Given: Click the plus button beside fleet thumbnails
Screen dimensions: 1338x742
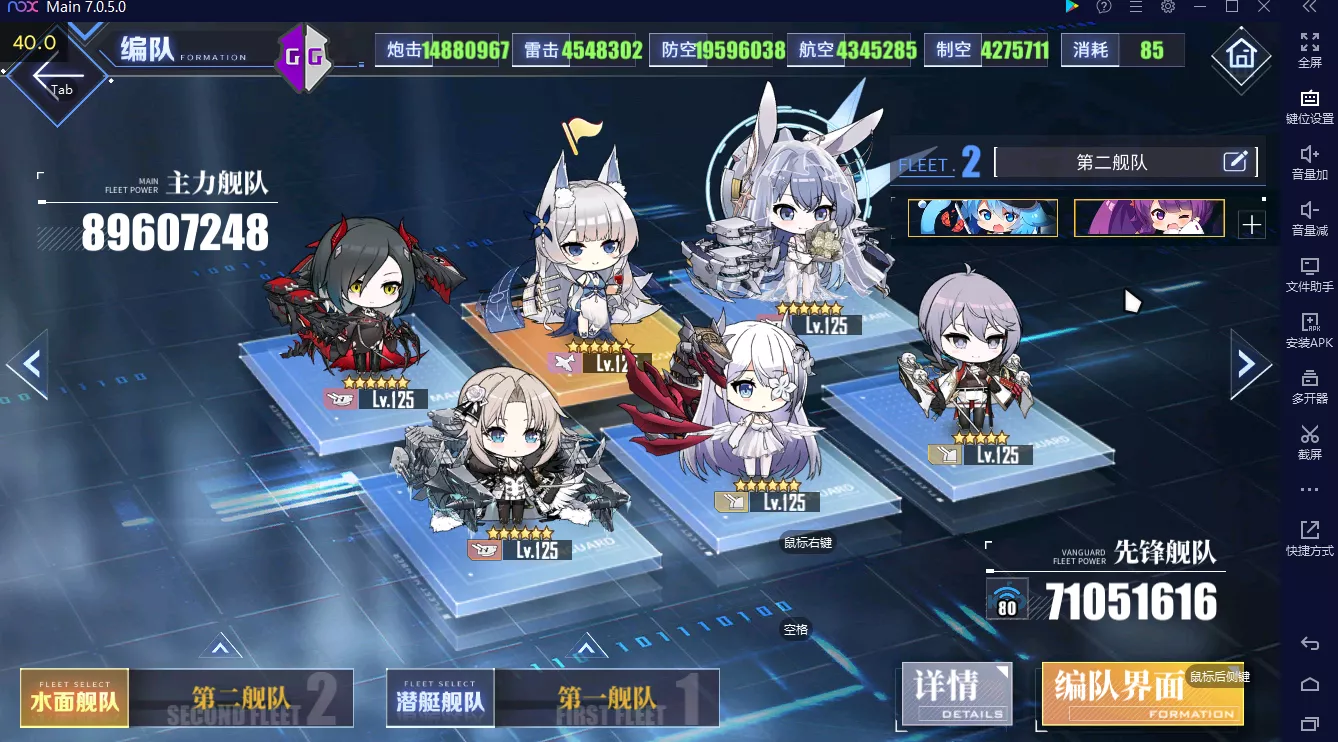Looking at the screenshot, I should point(1251,225).
